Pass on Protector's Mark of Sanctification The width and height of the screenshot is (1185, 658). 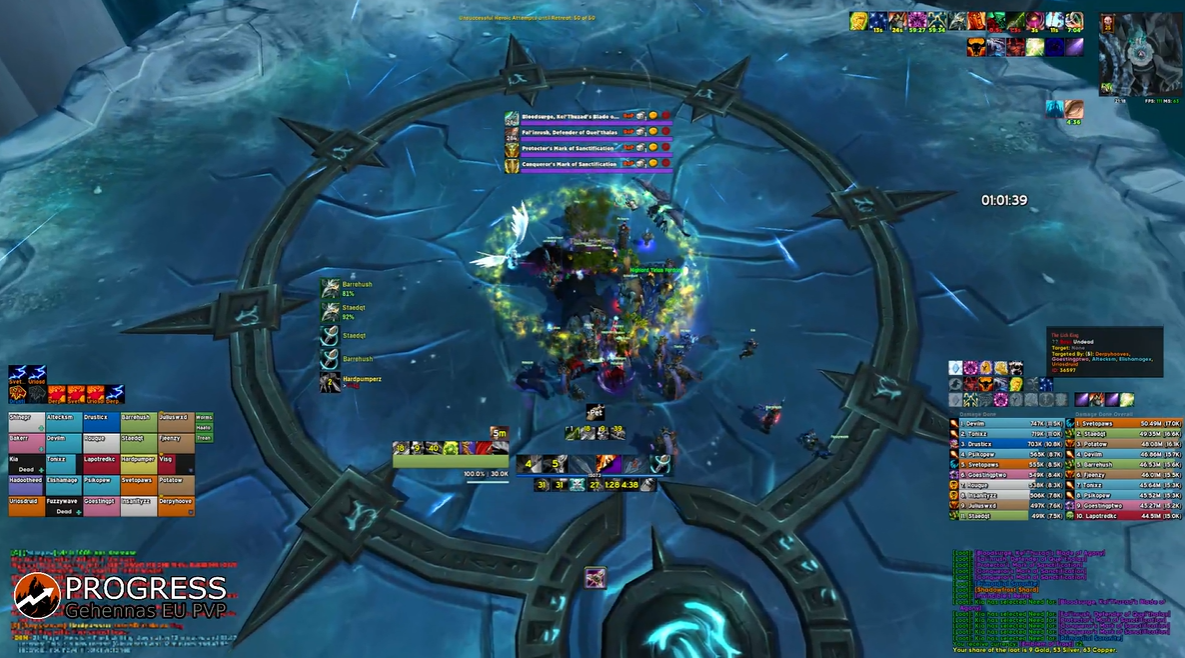(665, 148)
